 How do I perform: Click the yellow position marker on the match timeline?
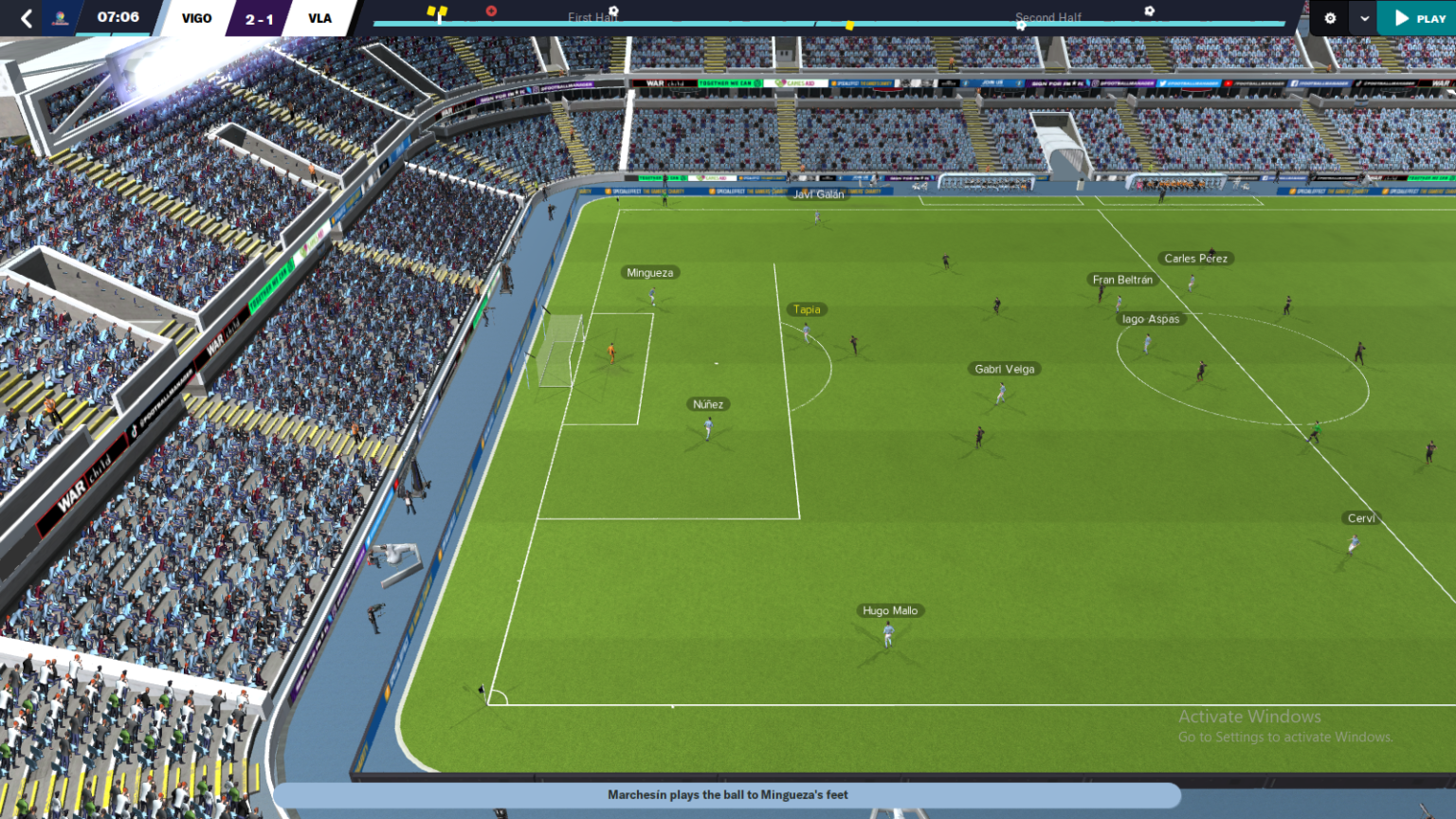point(848,25)
